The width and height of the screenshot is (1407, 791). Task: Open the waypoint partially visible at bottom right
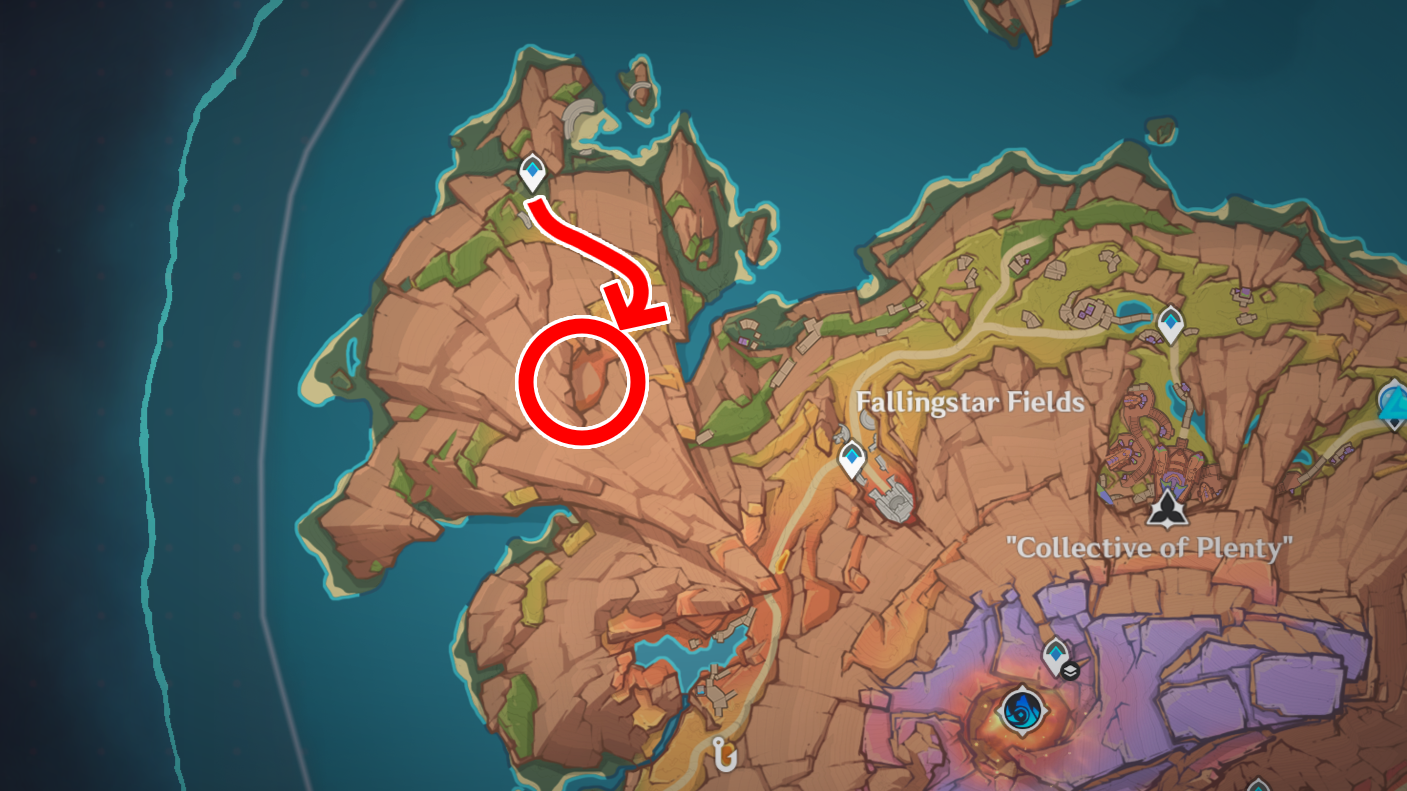[1257, 787]
